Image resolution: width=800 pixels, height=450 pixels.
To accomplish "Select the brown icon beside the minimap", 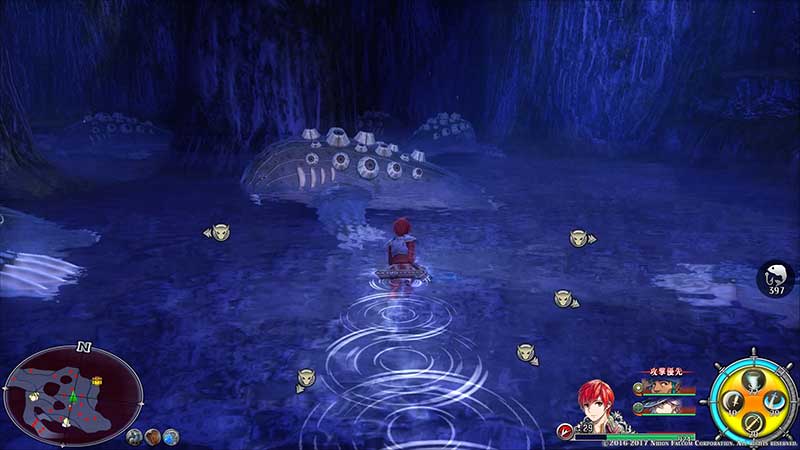I will click(x=153, y=436).
